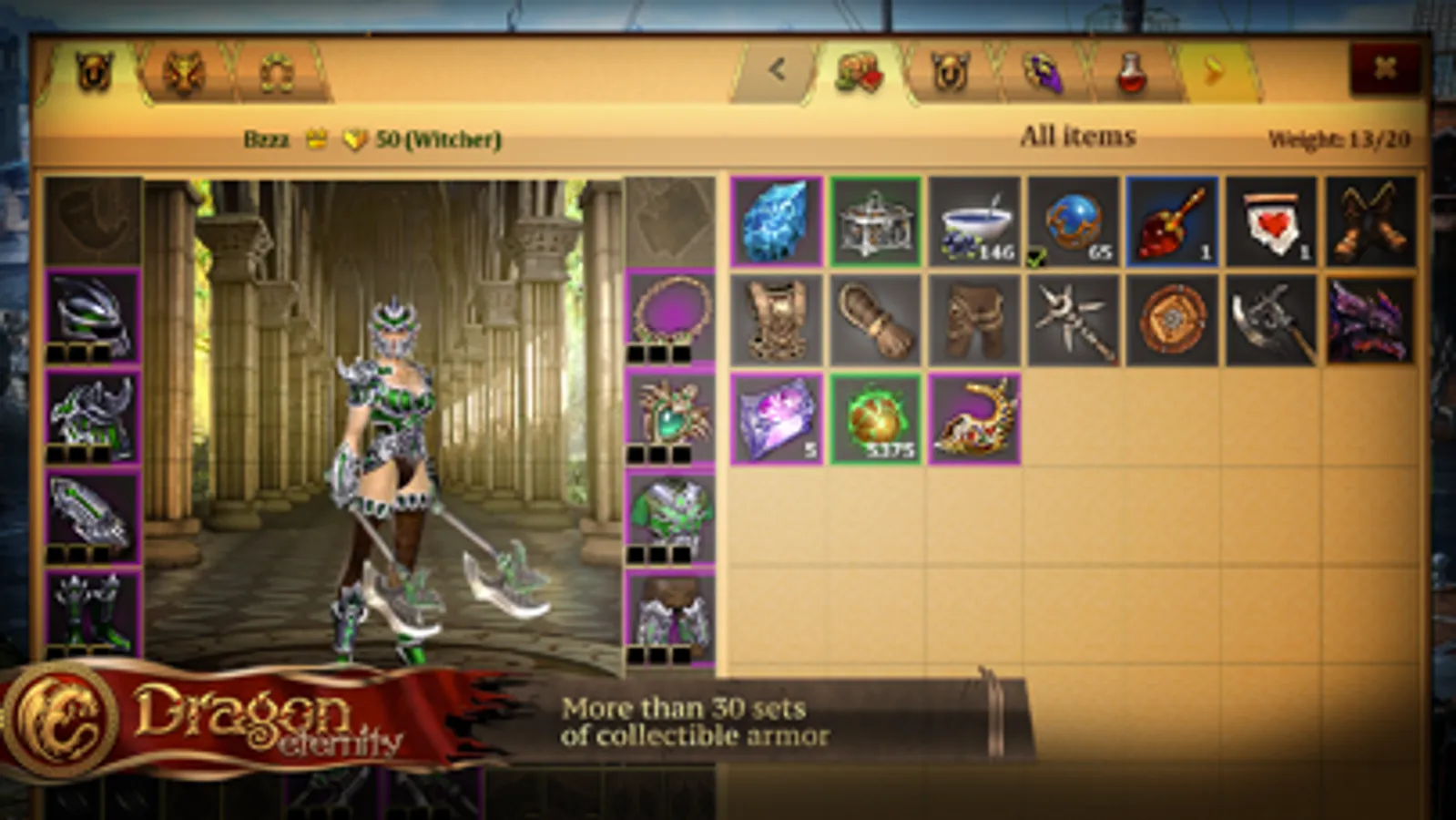The image size is (1456, 820).
Task: Switch to the All items view
Action: (x=1078, y=135)
